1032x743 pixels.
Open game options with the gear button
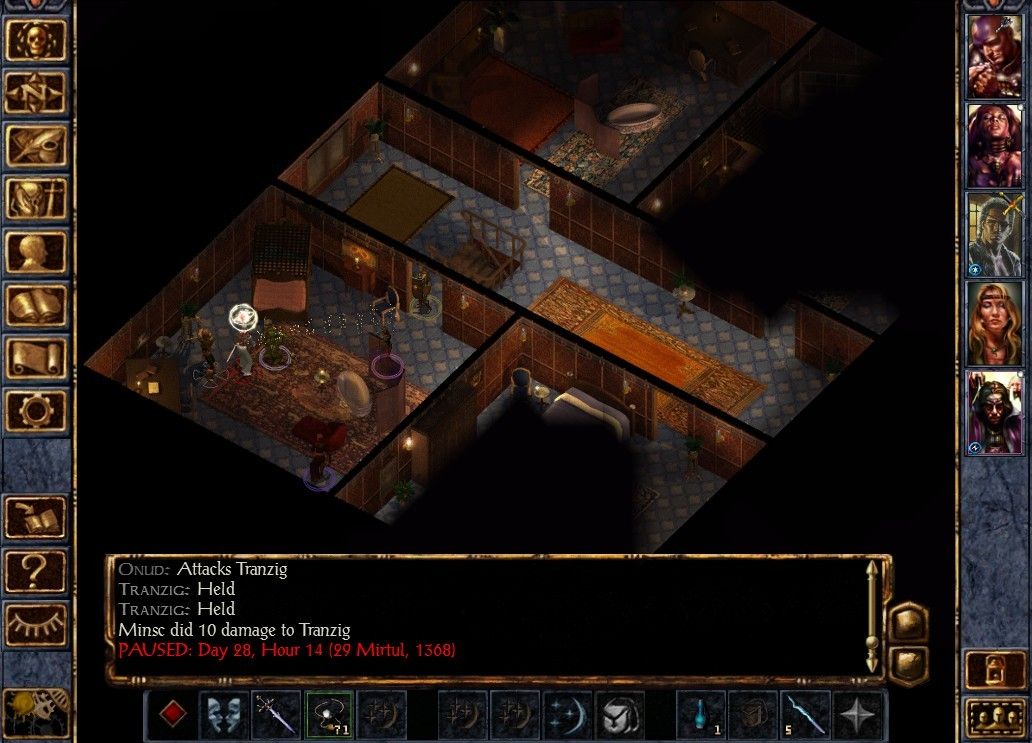pos(37,411)
